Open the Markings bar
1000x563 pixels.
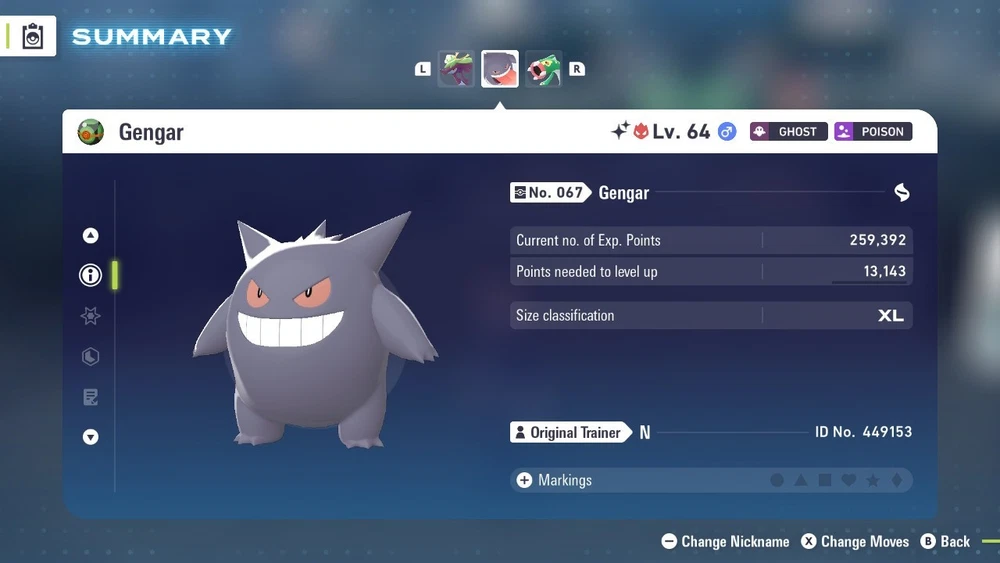tap(710, 480)
